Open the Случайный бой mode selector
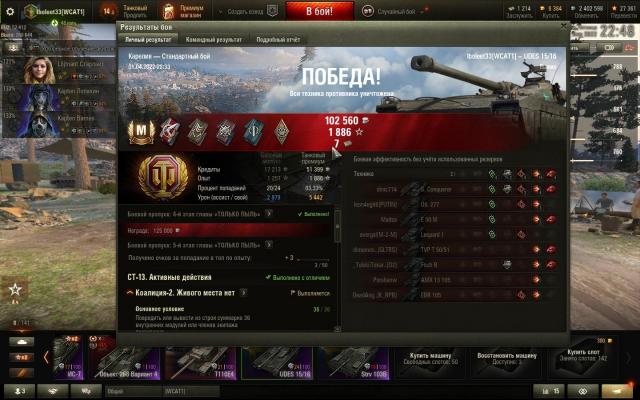The width and height of the screenshot is (640, 400). (x=398, y=9)
